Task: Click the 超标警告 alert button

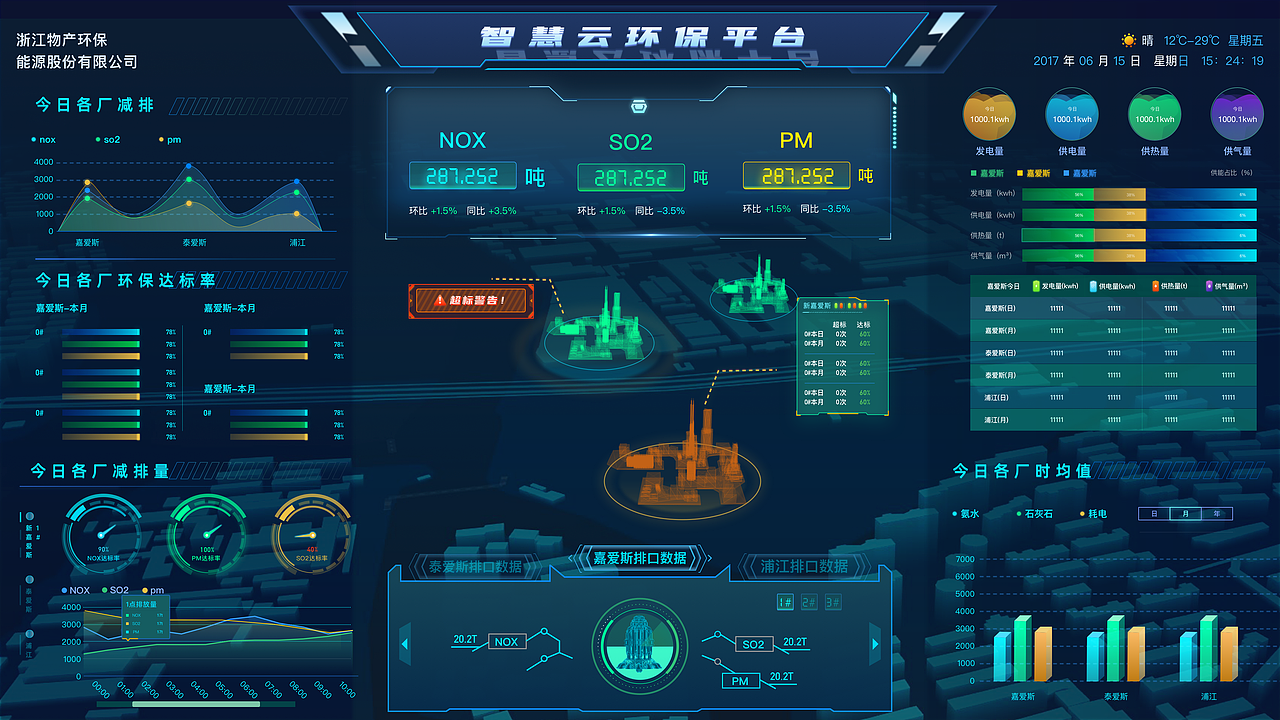Action: click(470, 300)
